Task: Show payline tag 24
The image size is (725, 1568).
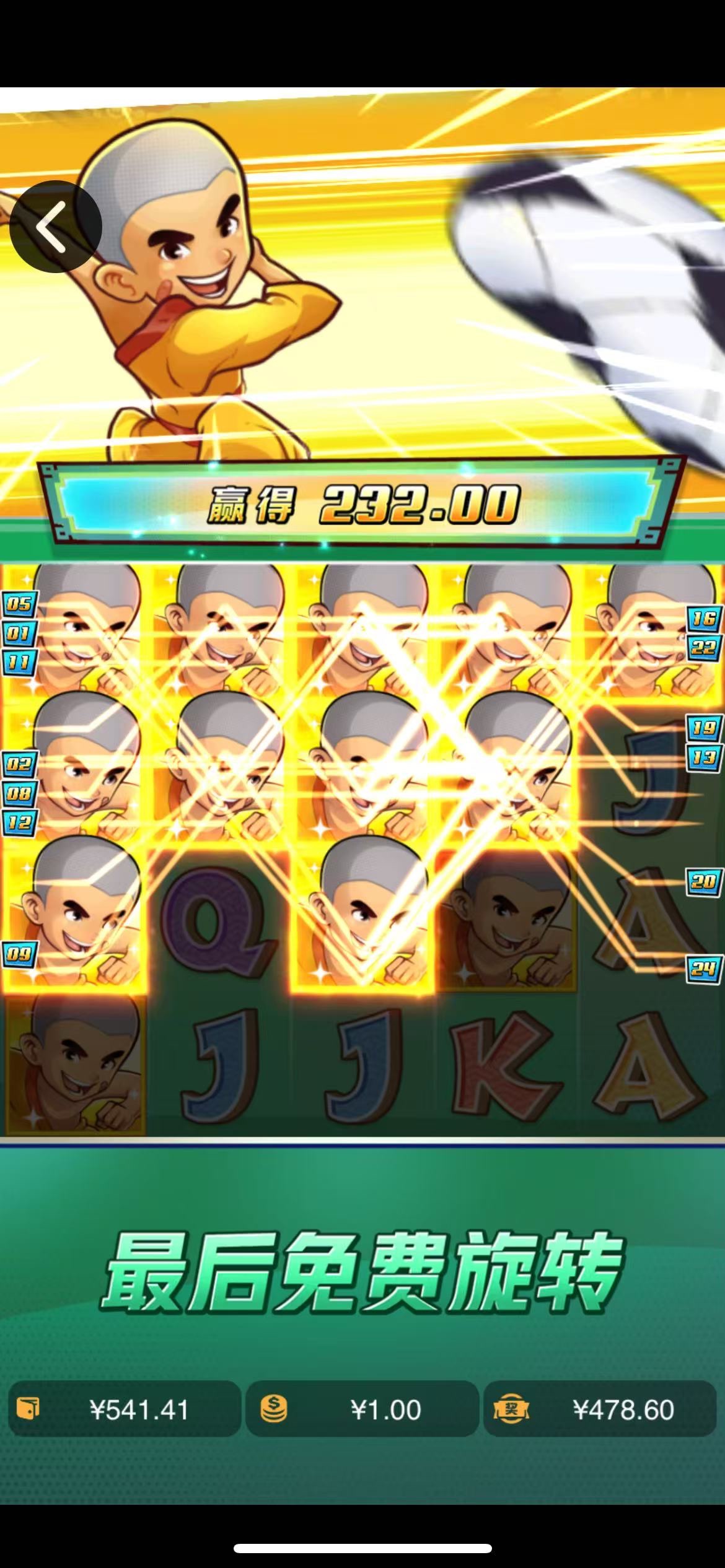Action: point(705,969)
